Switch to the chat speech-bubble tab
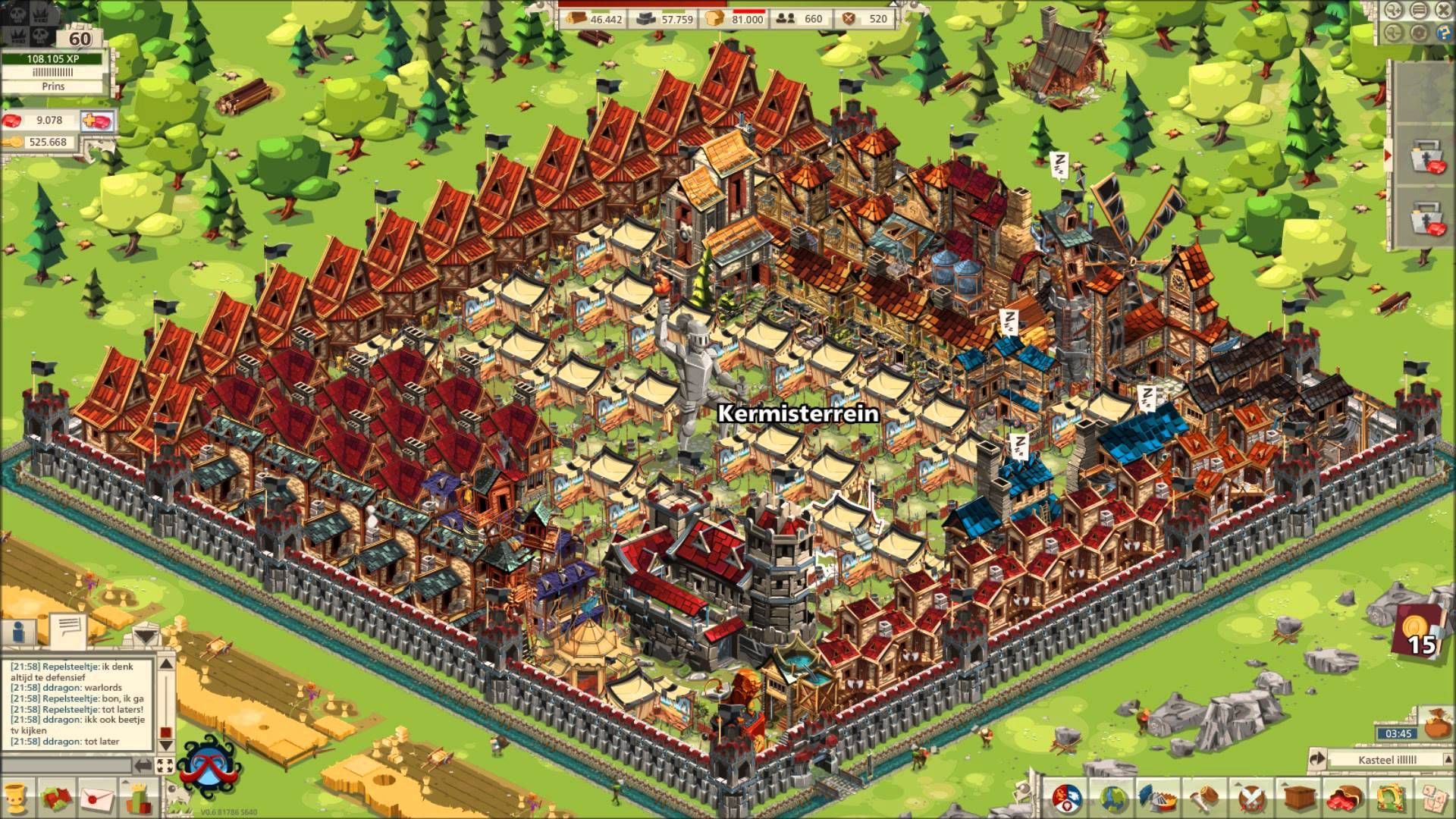 68,628
